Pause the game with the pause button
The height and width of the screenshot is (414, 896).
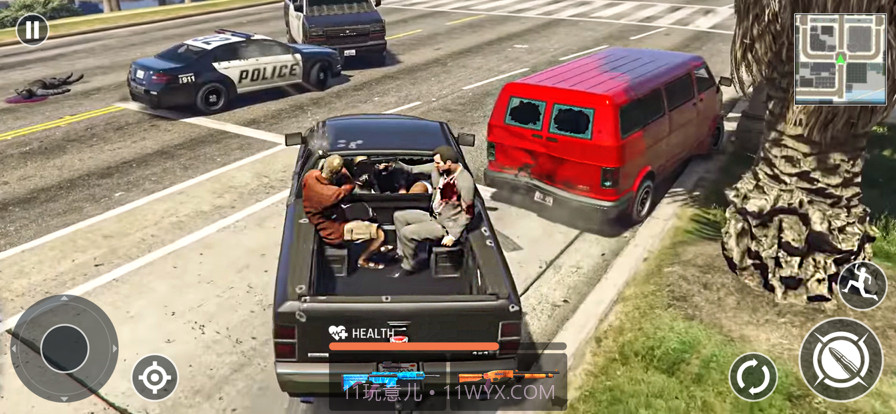(x=32, y=29)
